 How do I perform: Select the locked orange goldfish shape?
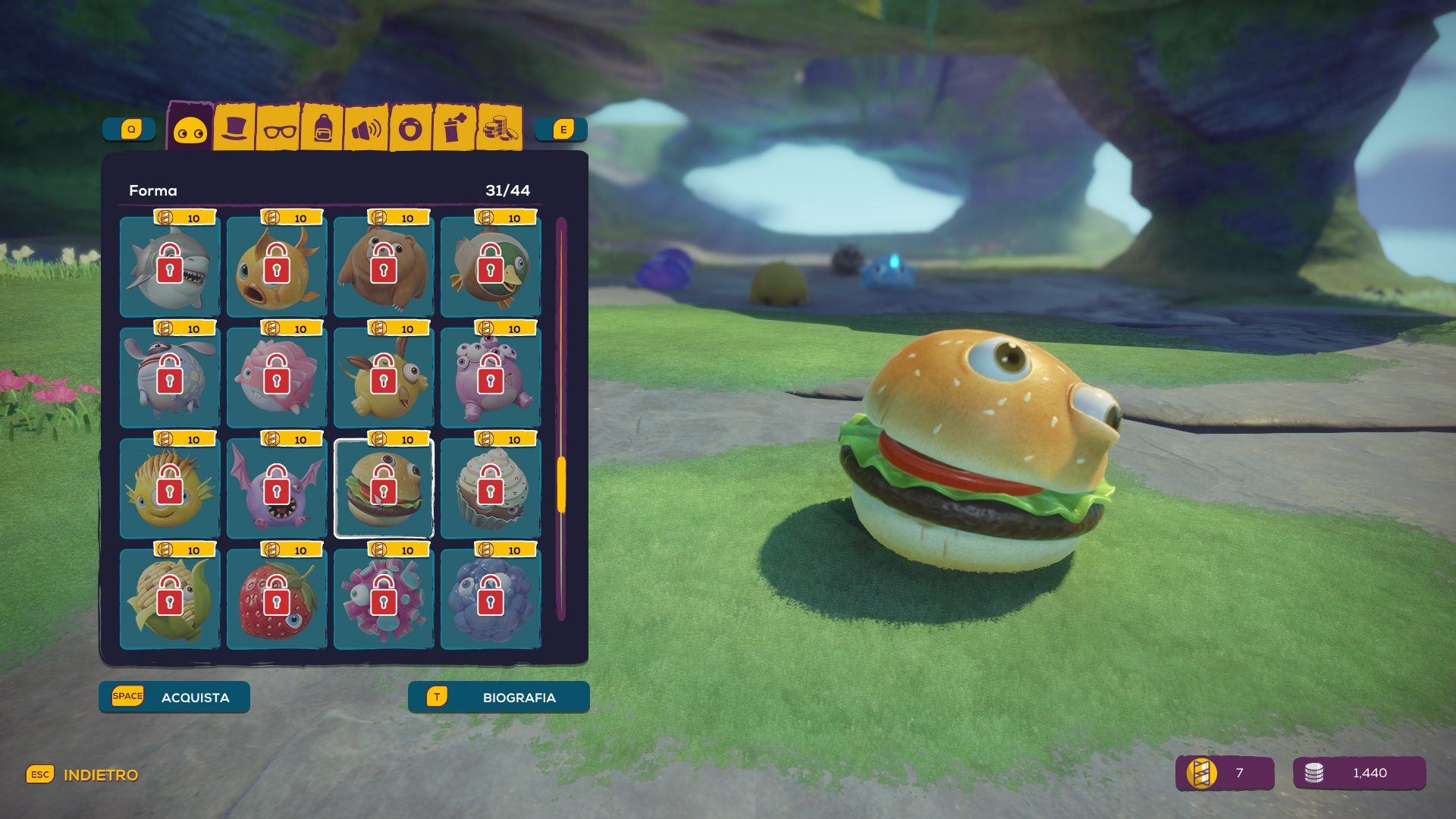pos(277,266)
